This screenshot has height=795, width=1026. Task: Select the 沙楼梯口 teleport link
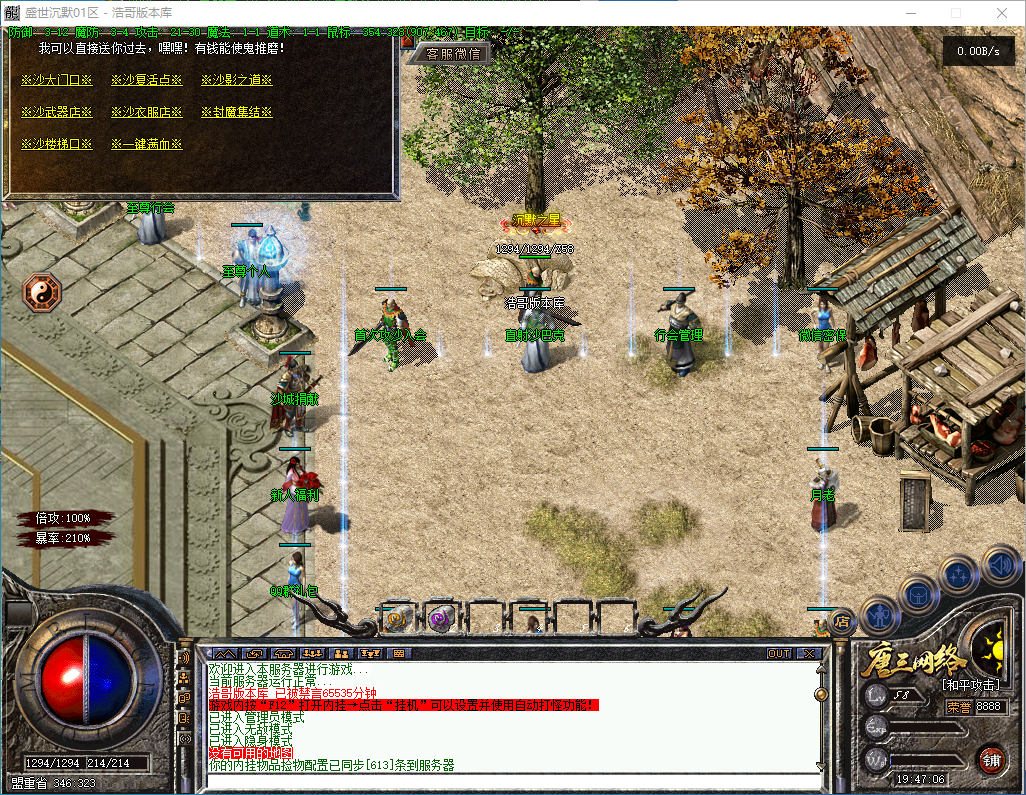56,144
